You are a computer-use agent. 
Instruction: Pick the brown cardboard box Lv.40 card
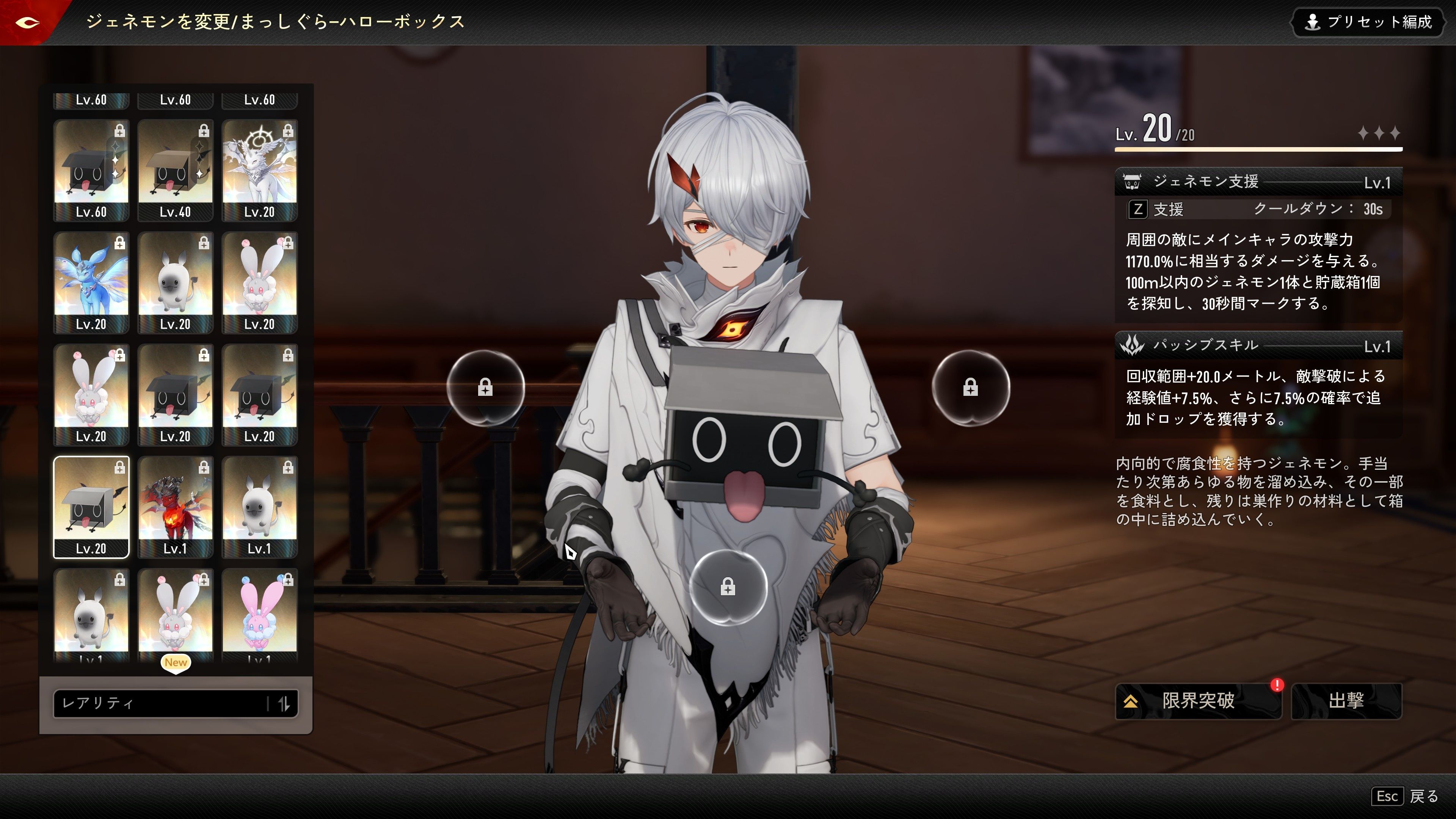pyautogui.click(x=175, y=169)
